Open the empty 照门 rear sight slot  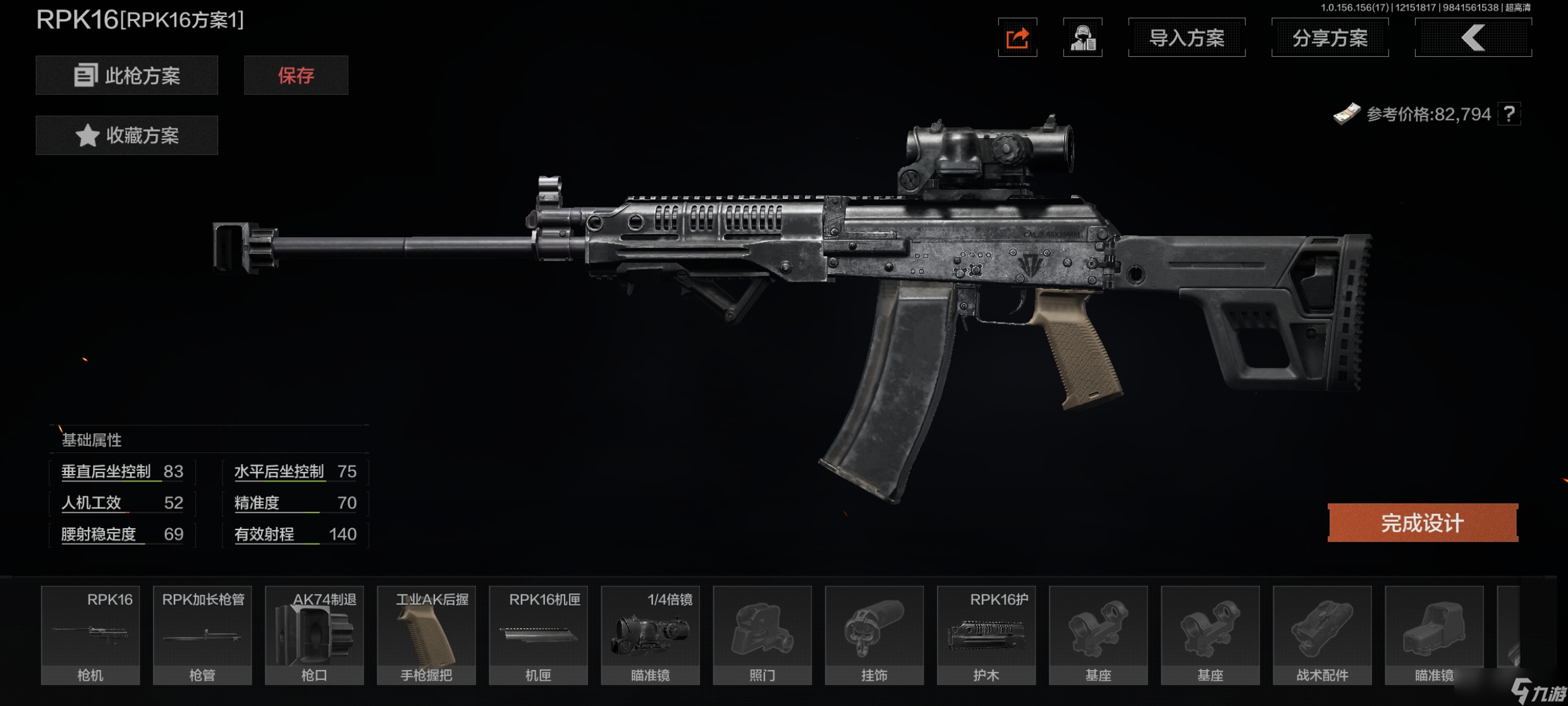click(x=762, y=635)
